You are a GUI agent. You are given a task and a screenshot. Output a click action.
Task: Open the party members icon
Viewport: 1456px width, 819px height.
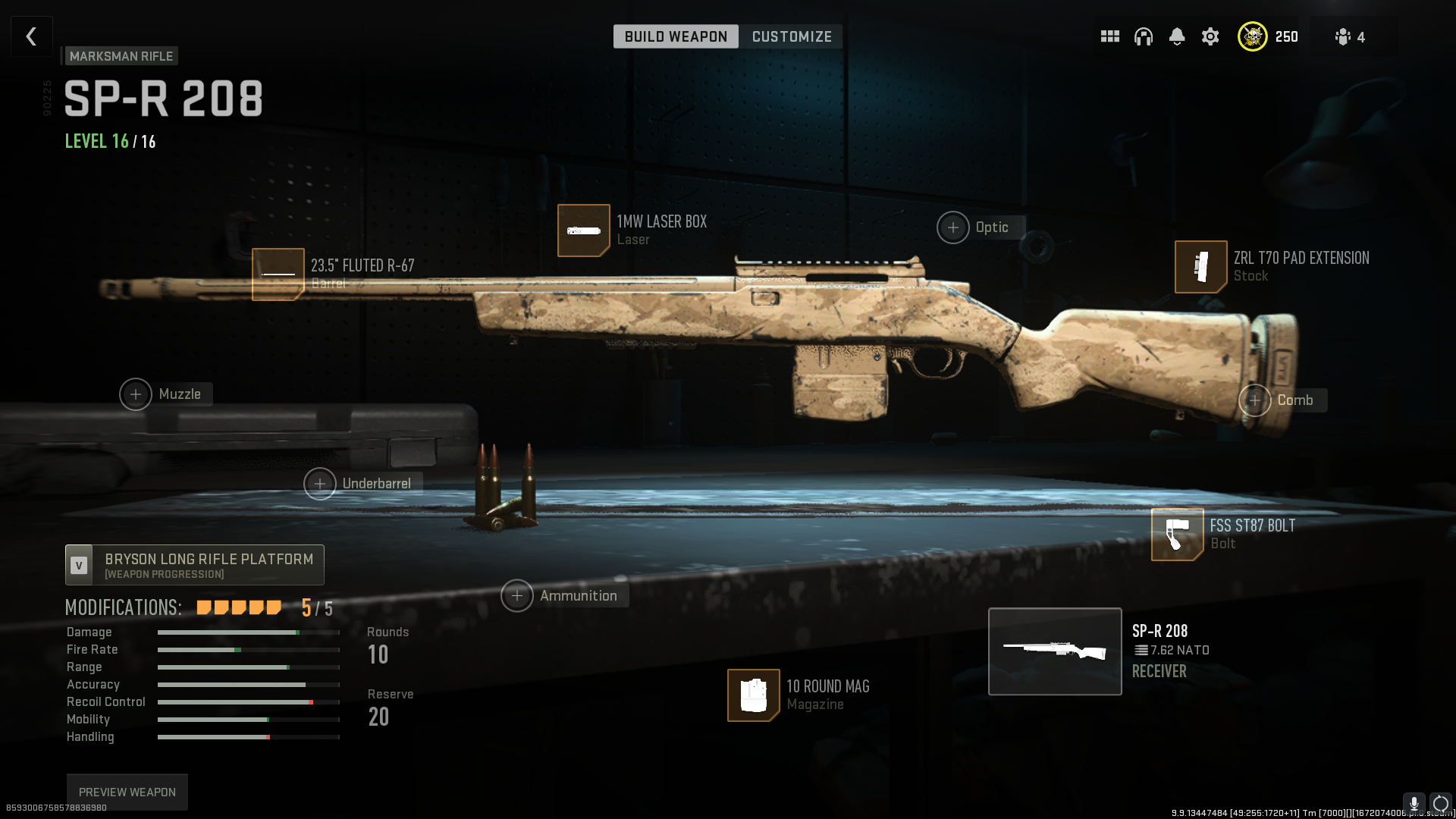tap(1350, 36)
